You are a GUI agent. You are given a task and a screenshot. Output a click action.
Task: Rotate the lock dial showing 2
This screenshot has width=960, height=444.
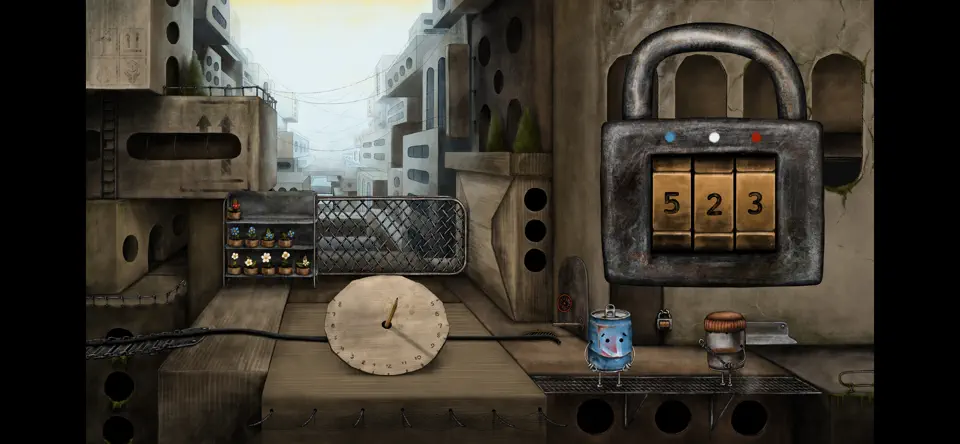[x=714, y=203]
